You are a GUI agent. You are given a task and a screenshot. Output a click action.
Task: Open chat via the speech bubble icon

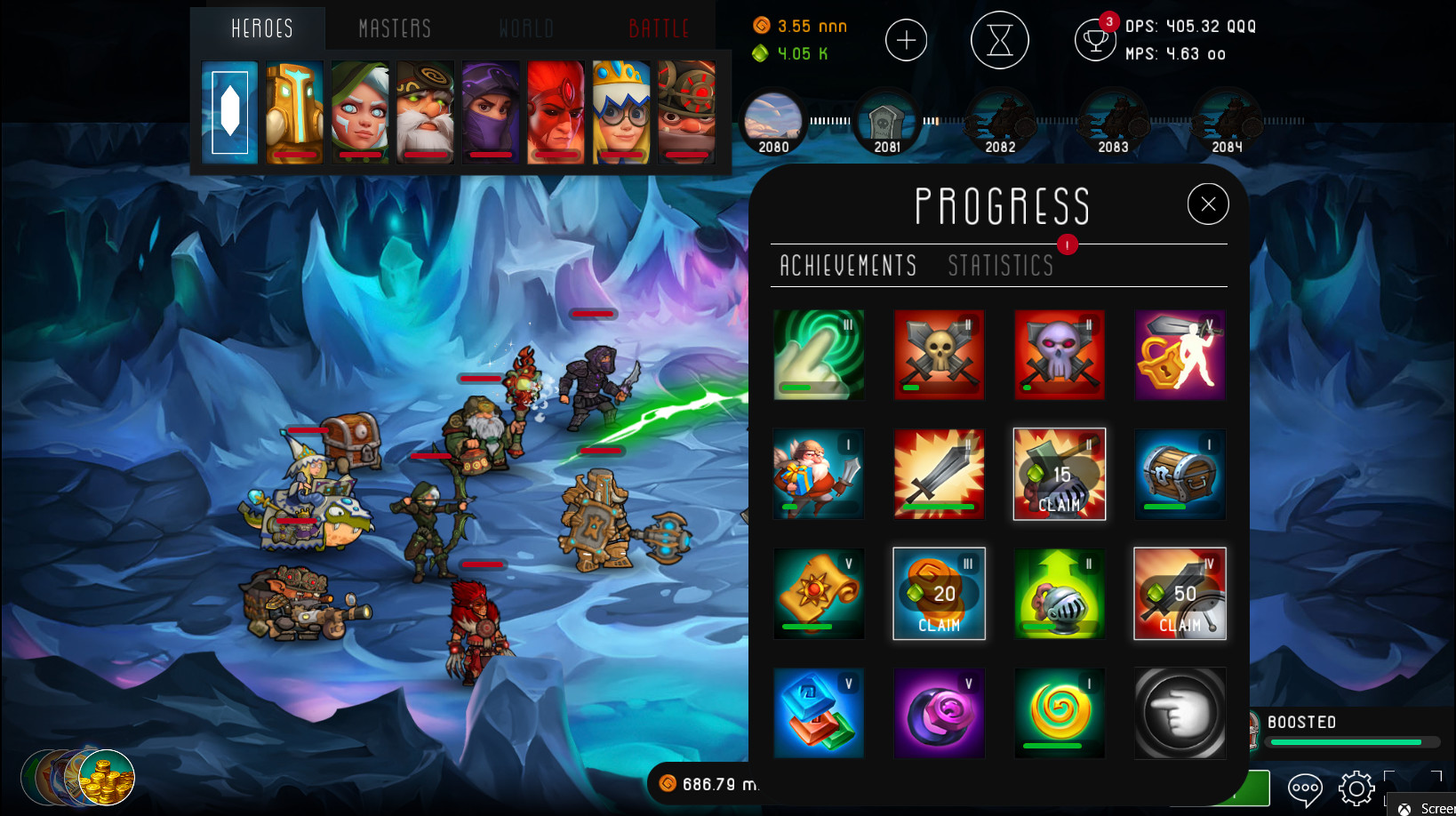tap(1305, 788)
